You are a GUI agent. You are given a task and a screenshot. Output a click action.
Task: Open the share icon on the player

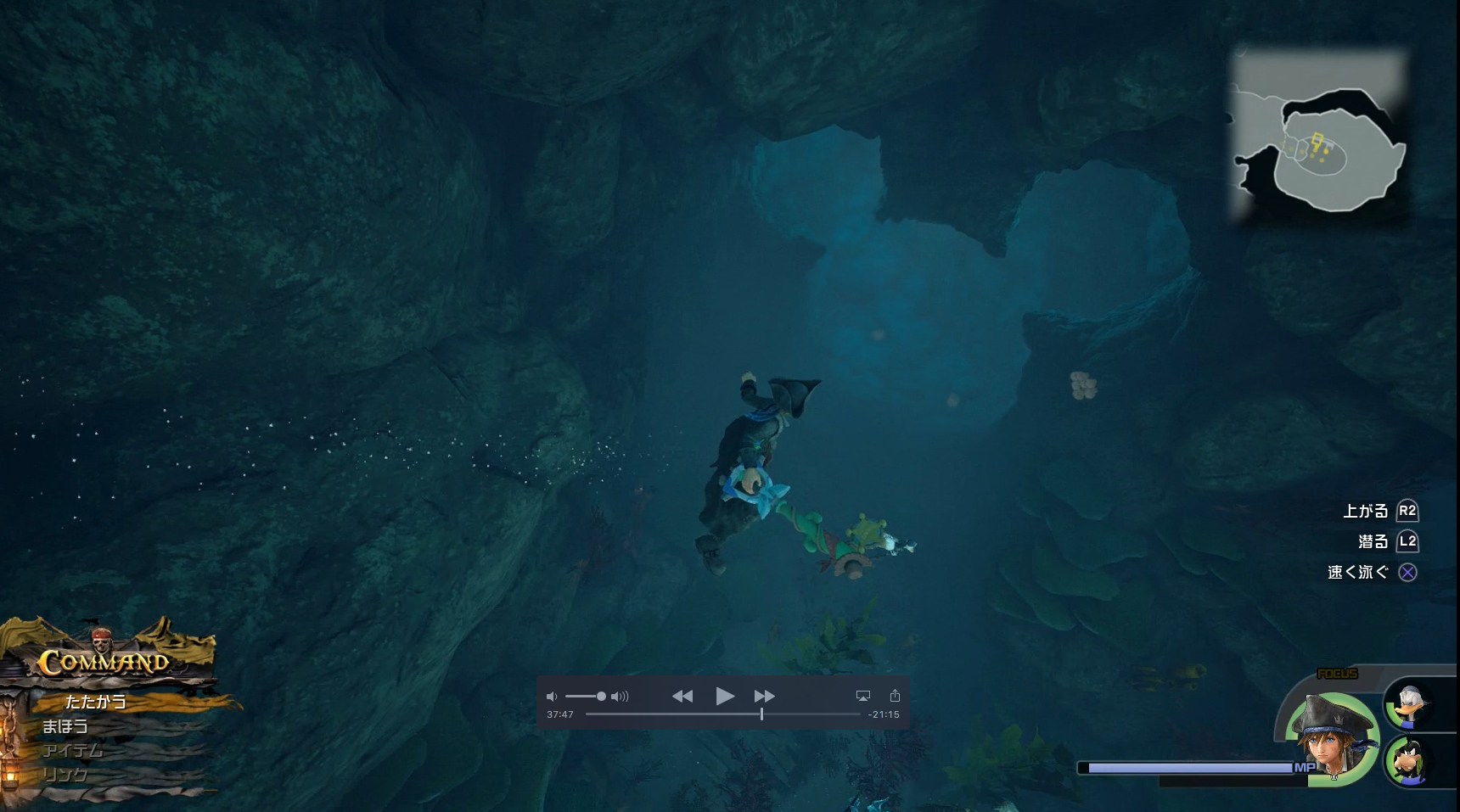click(896, 695)
